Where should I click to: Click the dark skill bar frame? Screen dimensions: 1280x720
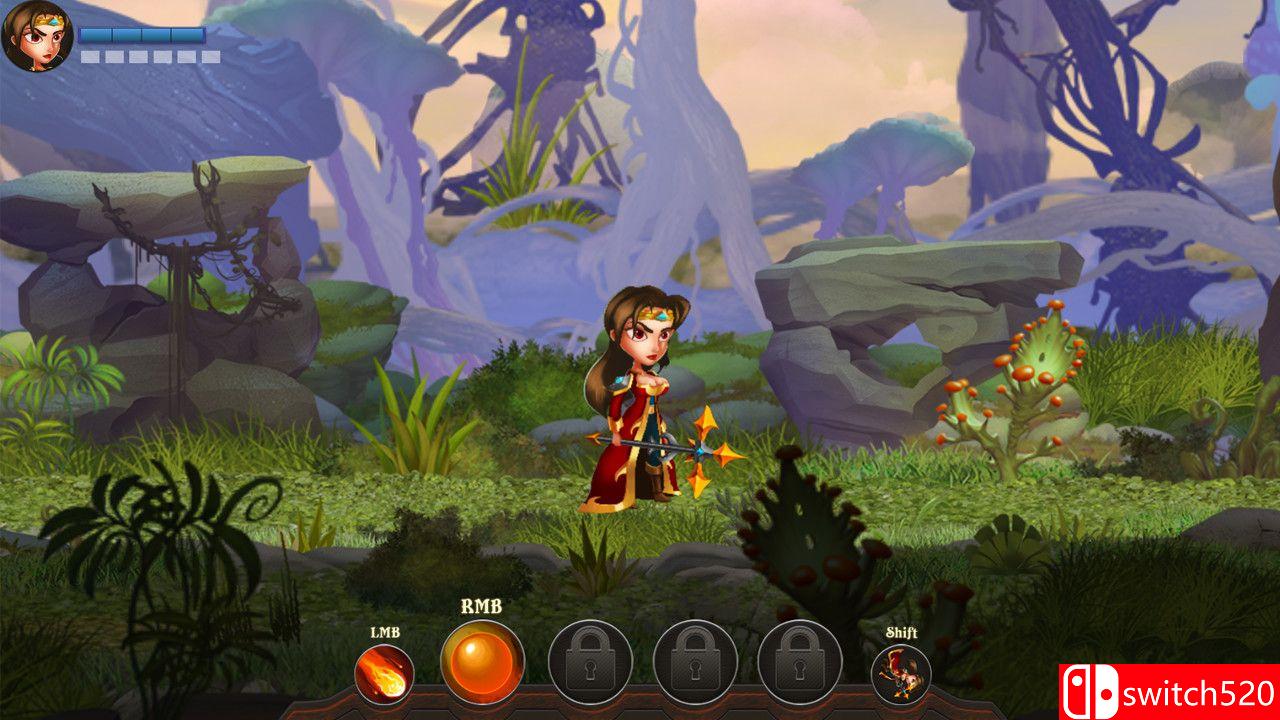click(640, 710)
